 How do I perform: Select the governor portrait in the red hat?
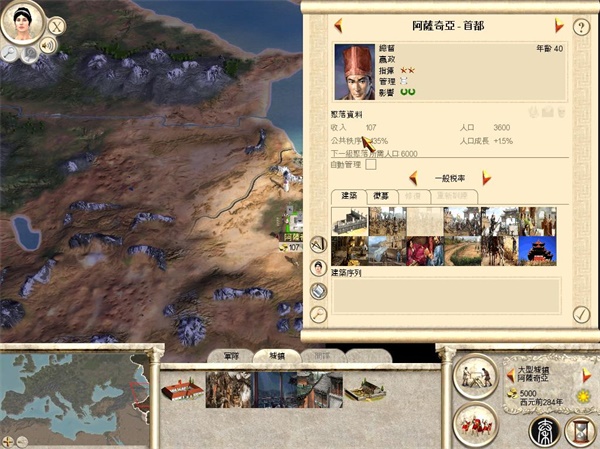coord(354,72)
